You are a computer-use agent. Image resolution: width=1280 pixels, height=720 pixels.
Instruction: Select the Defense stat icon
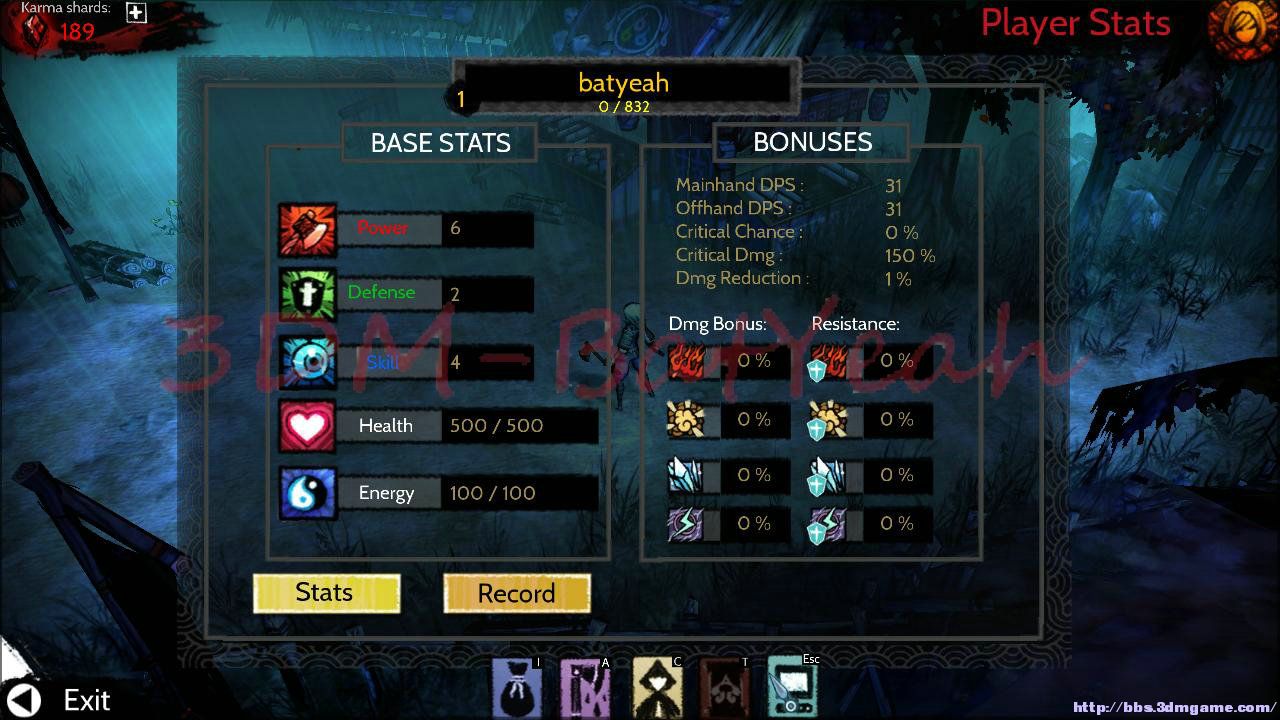click(307, 295)
